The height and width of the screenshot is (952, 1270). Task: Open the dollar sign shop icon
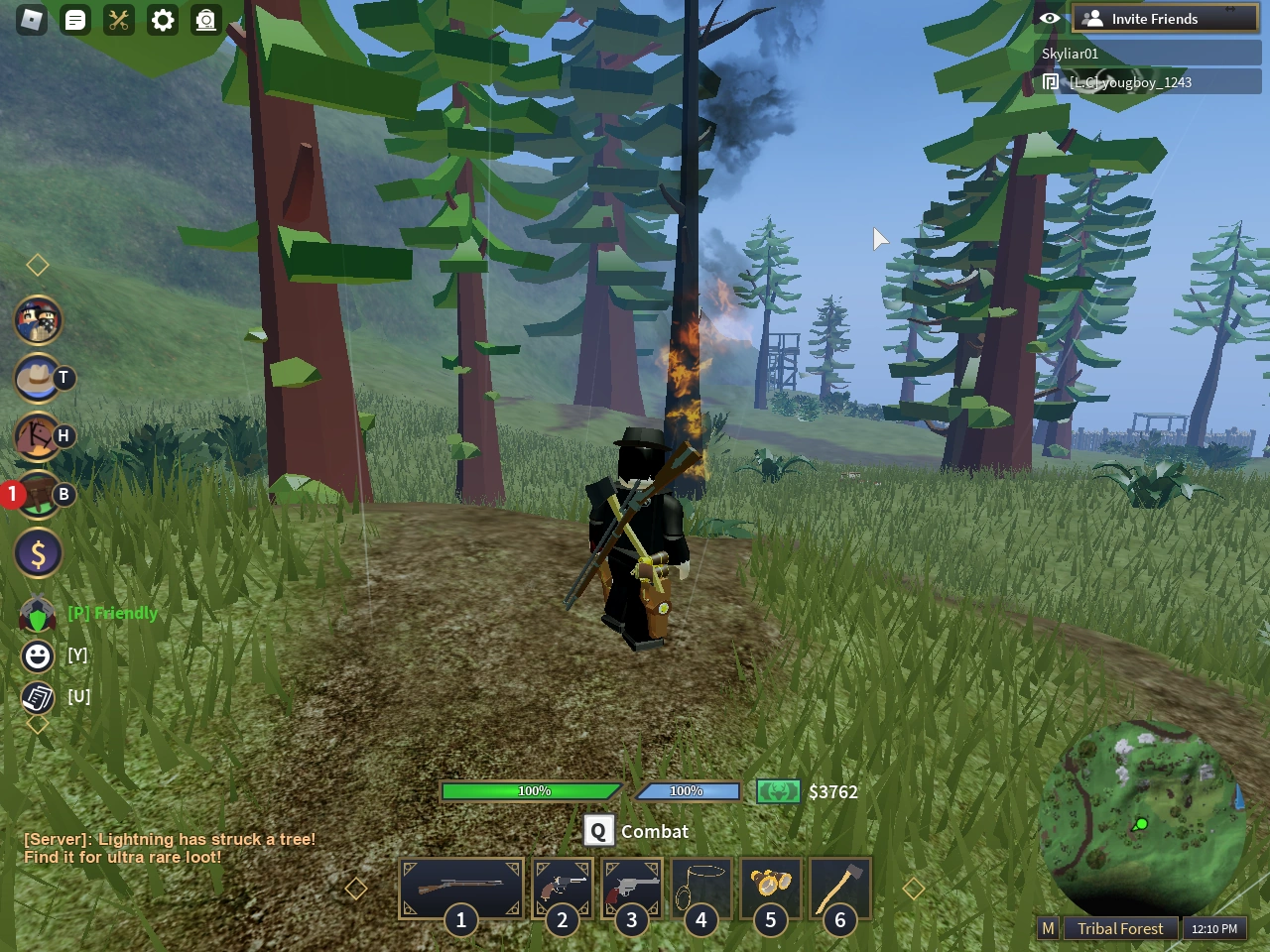tap(38, 552)
